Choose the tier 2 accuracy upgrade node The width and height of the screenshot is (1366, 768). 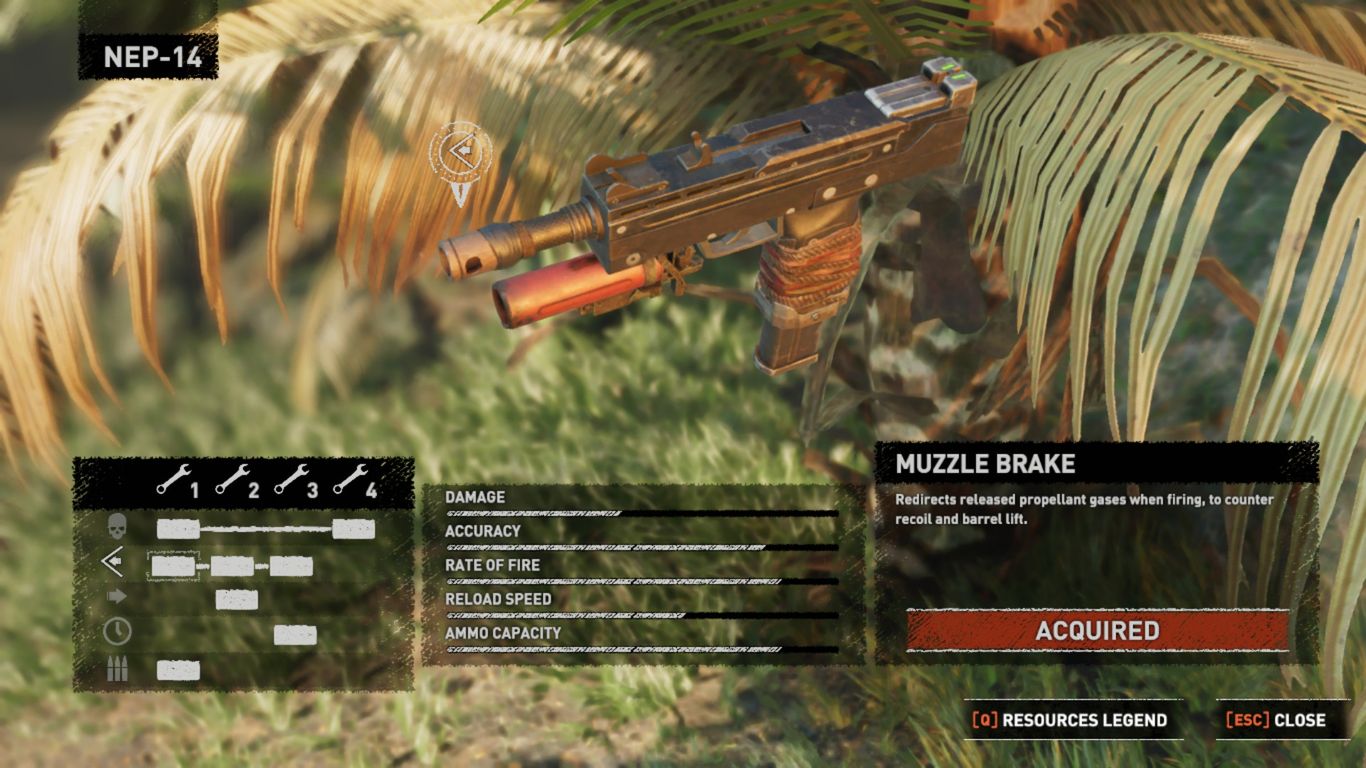[232, 566]
